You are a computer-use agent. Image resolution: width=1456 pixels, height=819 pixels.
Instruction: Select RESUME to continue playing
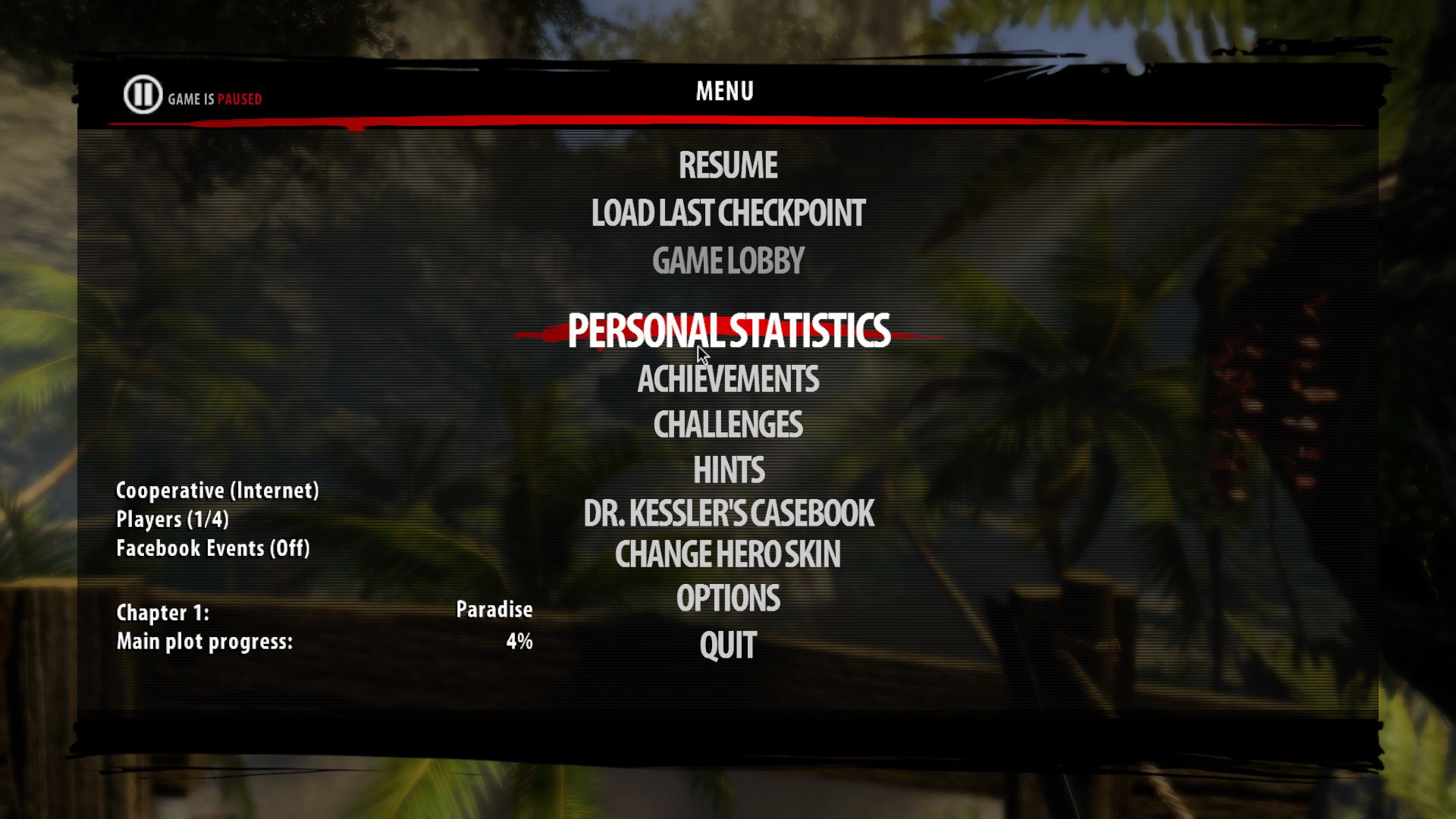click(727, 165)
